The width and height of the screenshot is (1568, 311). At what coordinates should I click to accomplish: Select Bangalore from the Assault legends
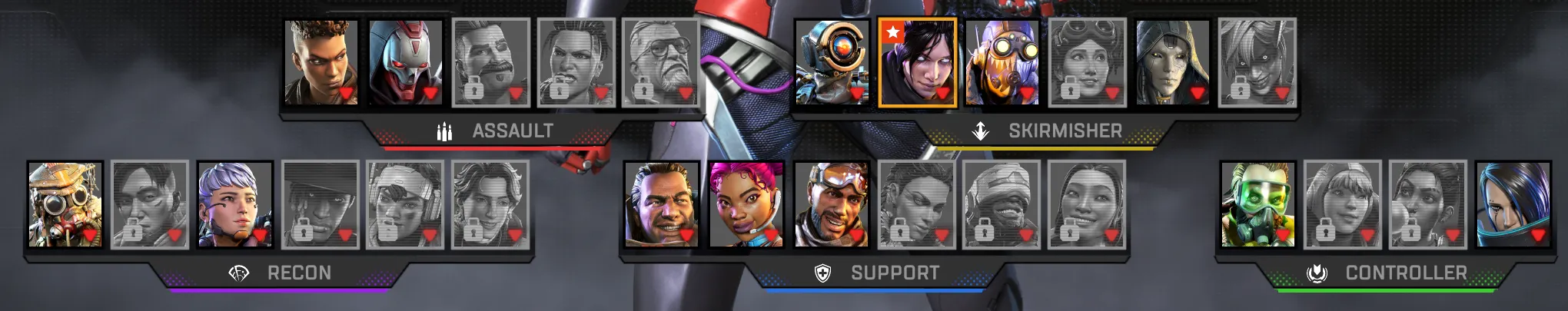[321, 63]
